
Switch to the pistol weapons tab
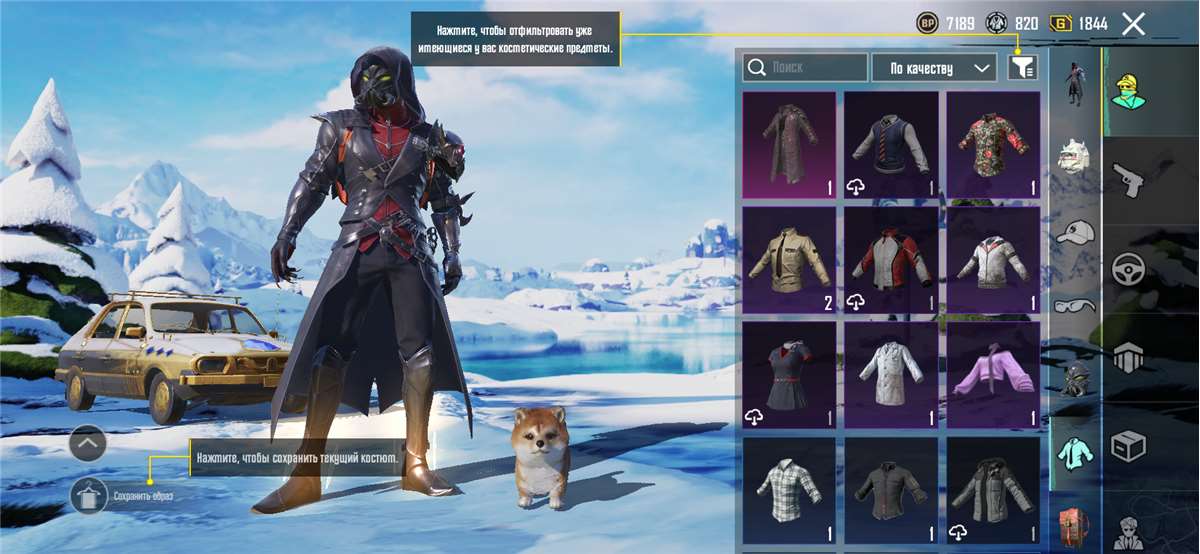[x=1129, y=182]
